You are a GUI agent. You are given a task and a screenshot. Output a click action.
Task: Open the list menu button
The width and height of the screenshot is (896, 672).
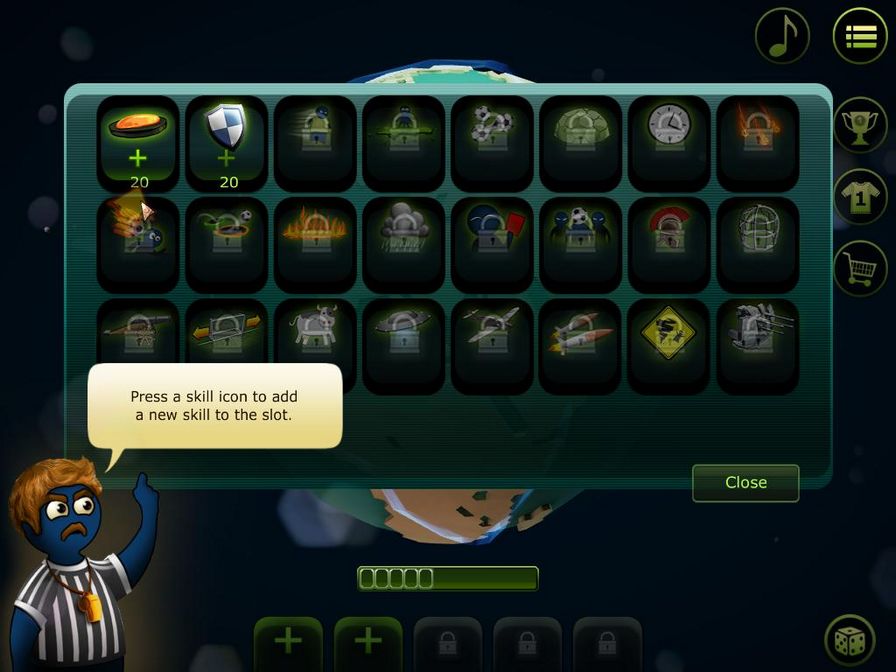[860, 36]
